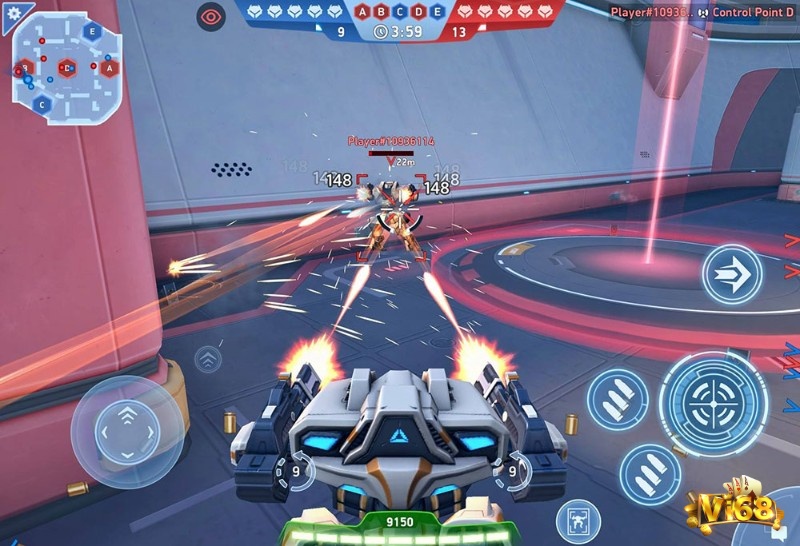Open the settings gear menu
The image size is (800, 546).
(14, 13)
